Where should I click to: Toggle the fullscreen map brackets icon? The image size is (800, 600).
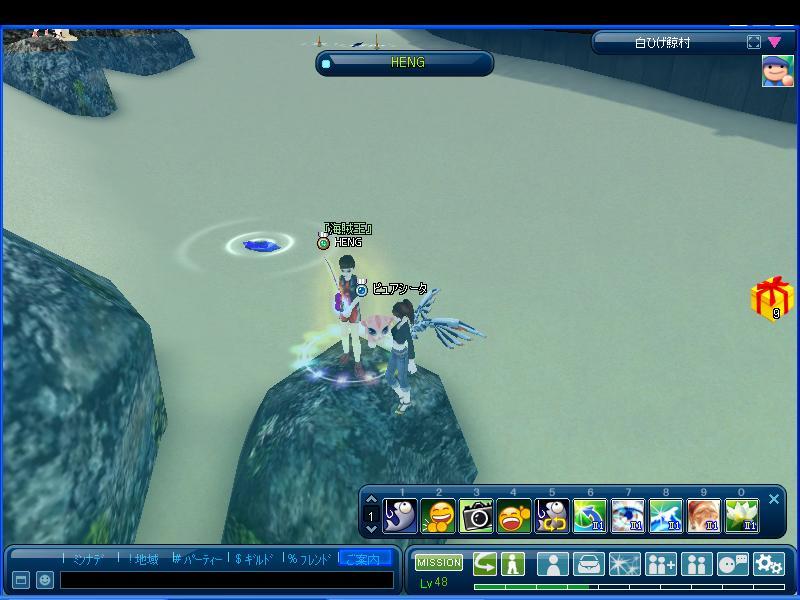754,42
